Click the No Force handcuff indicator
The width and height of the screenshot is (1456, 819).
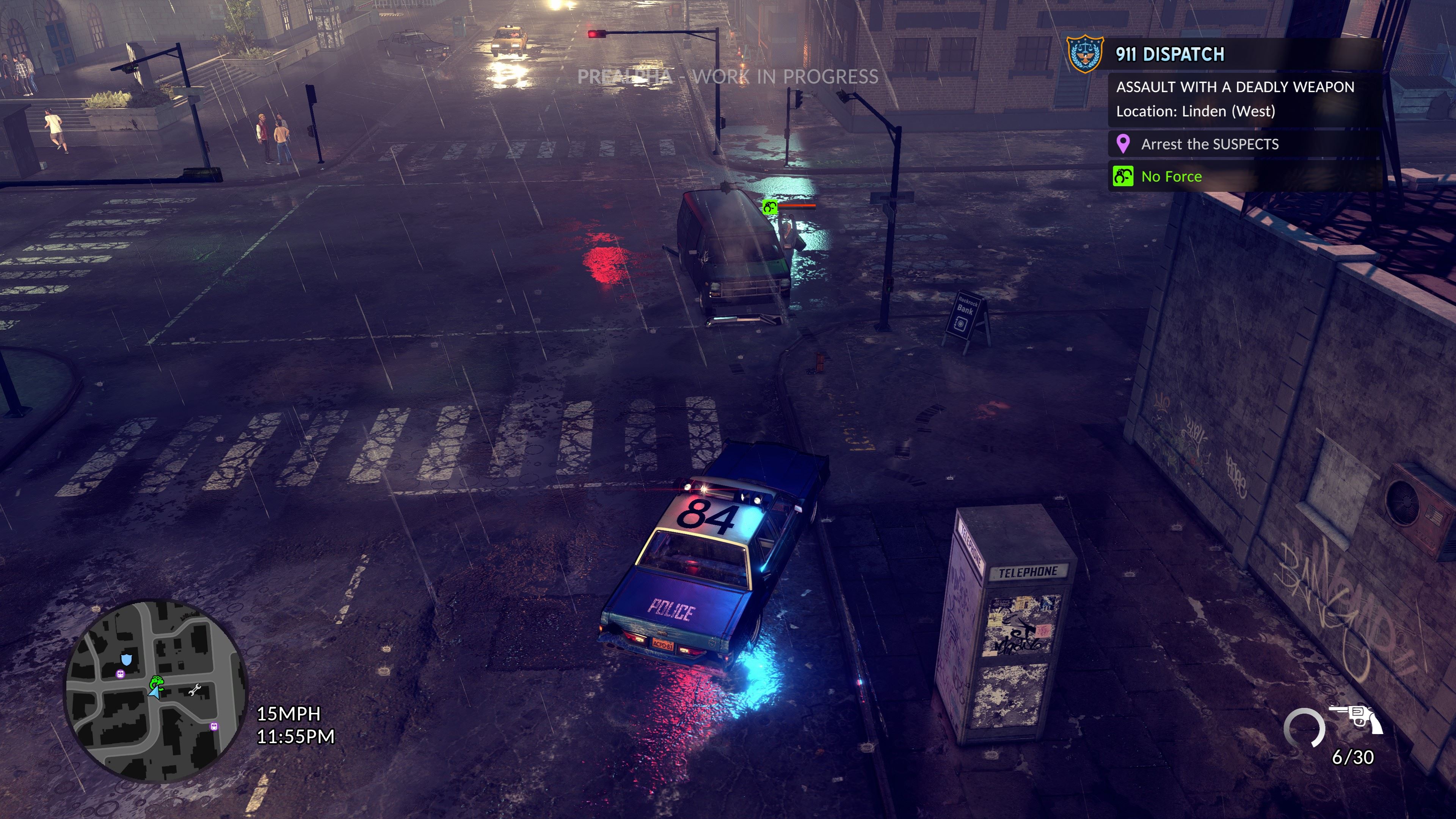(x=1123, y=176)
